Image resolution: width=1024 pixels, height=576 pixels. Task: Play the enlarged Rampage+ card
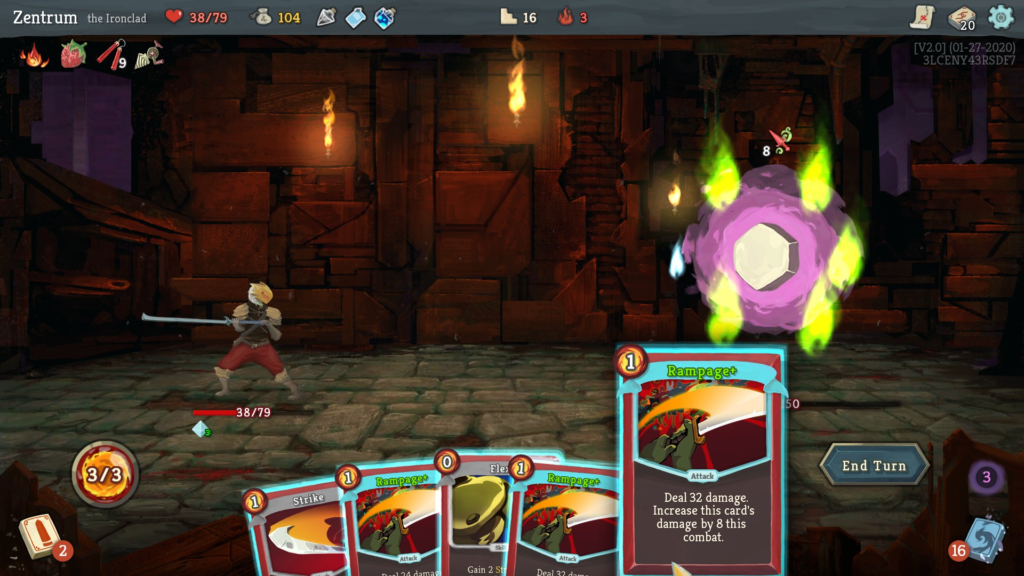[700, 460]
